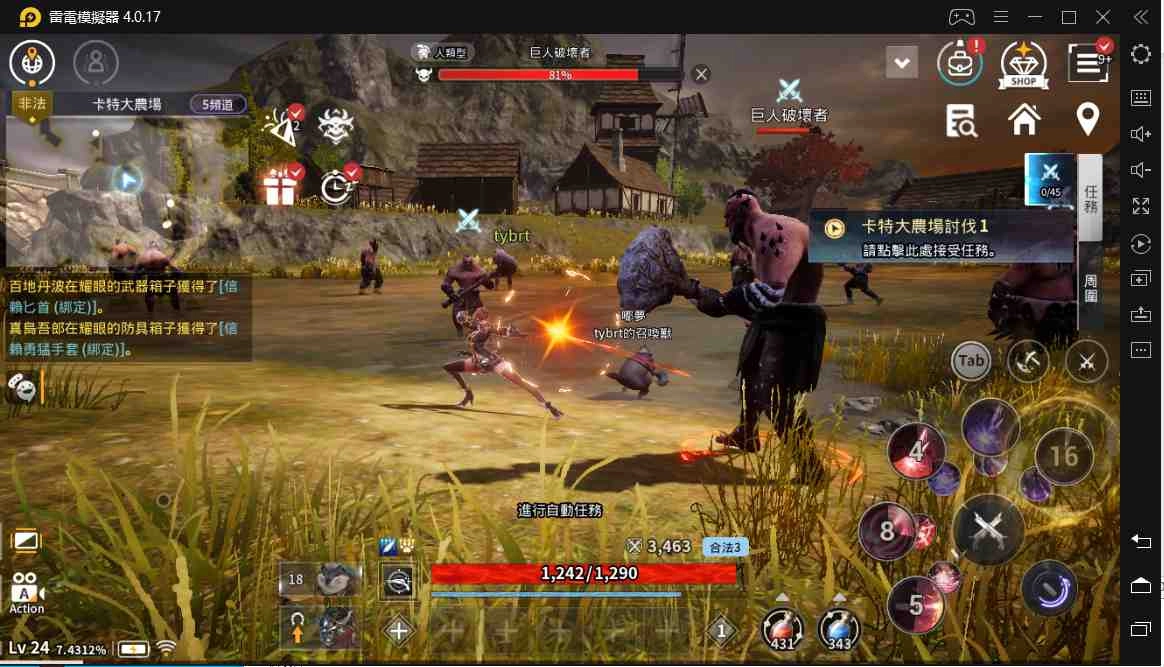Collapse the top-right menu with the arrow
This screenshot has height=667, width=1164.
pyautogui.click(x=902, y=63)
